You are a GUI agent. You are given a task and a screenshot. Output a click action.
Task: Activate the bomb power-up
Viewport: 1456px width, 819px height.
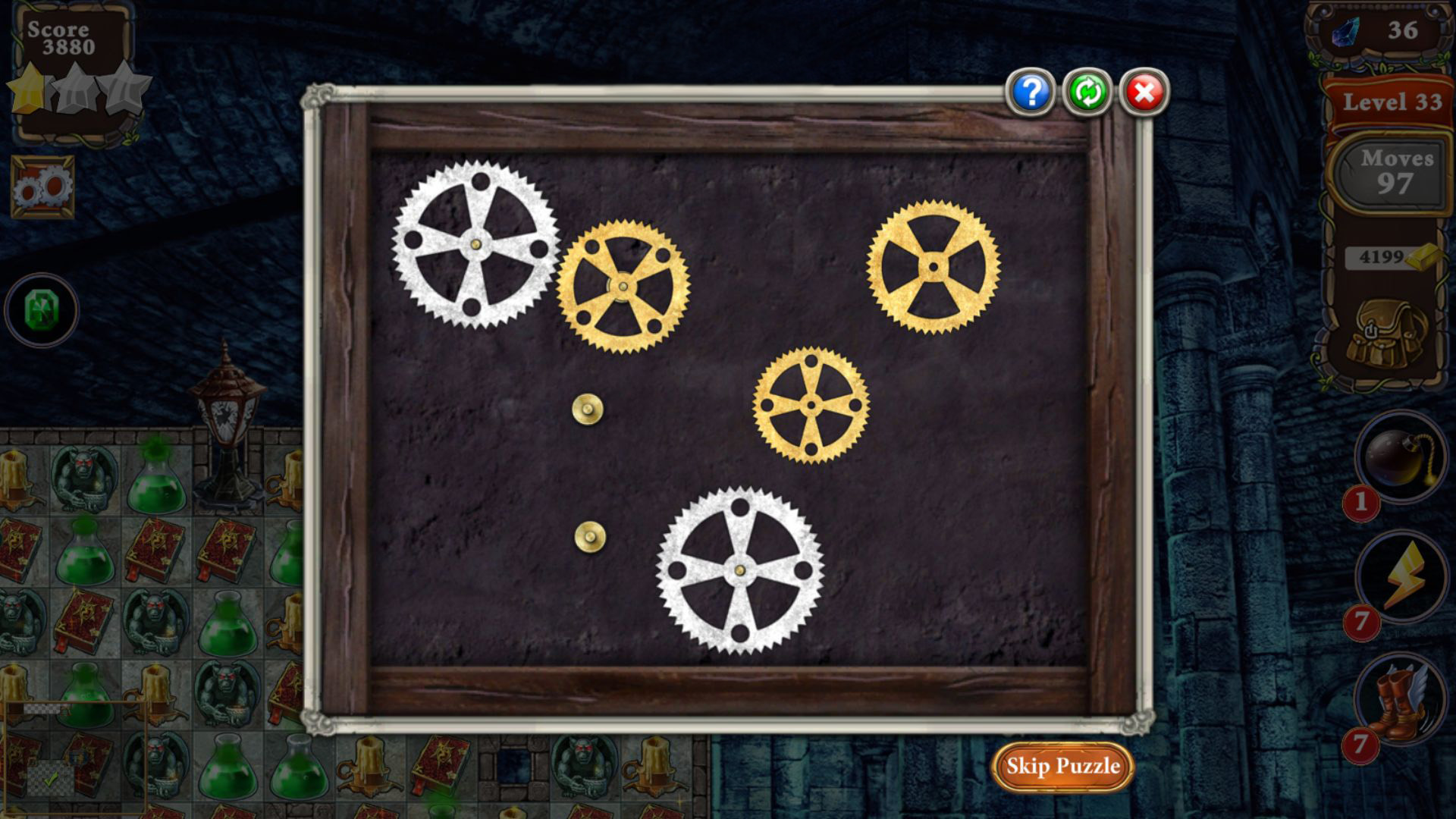click(x=1400, y=457)
